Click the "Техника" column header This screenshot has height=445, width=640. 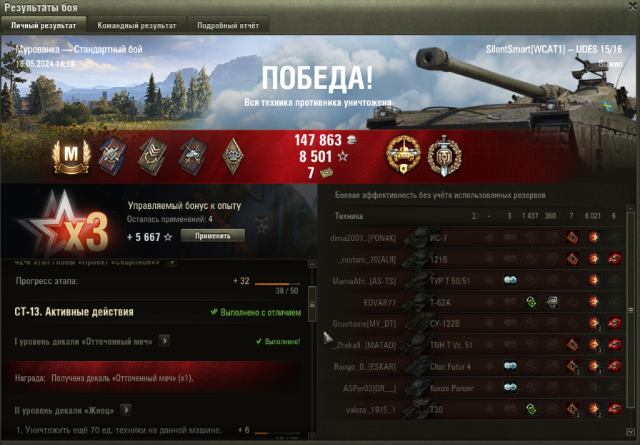pyautogui.click(x=349, y=216)
